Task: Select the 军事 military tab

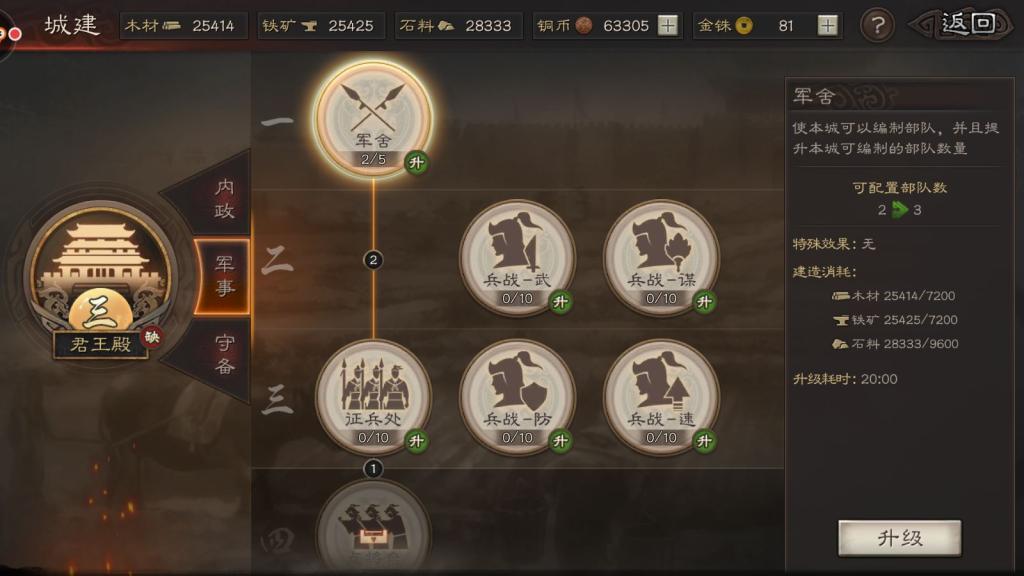Action: 224,275
